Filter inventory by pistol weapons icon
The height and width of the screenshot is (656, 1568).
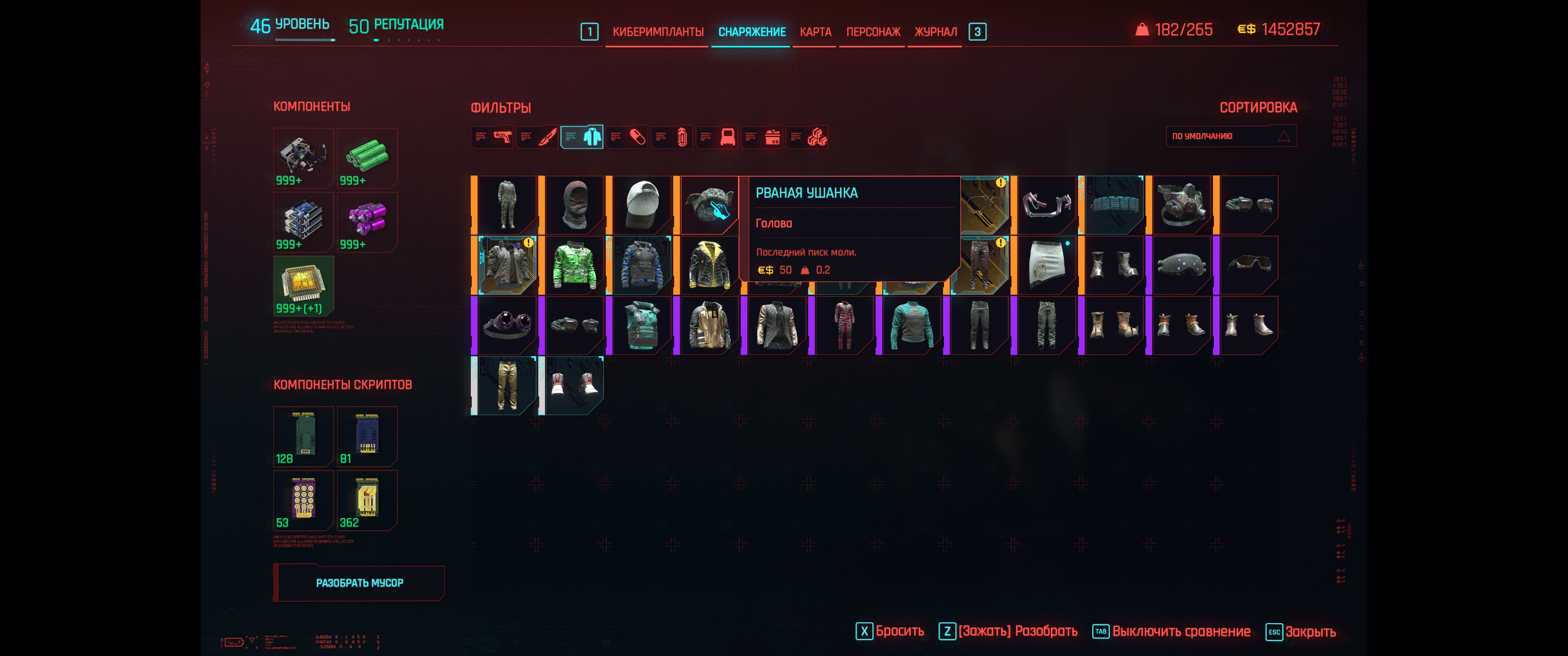pyautogui.click(x=493, y=137)
